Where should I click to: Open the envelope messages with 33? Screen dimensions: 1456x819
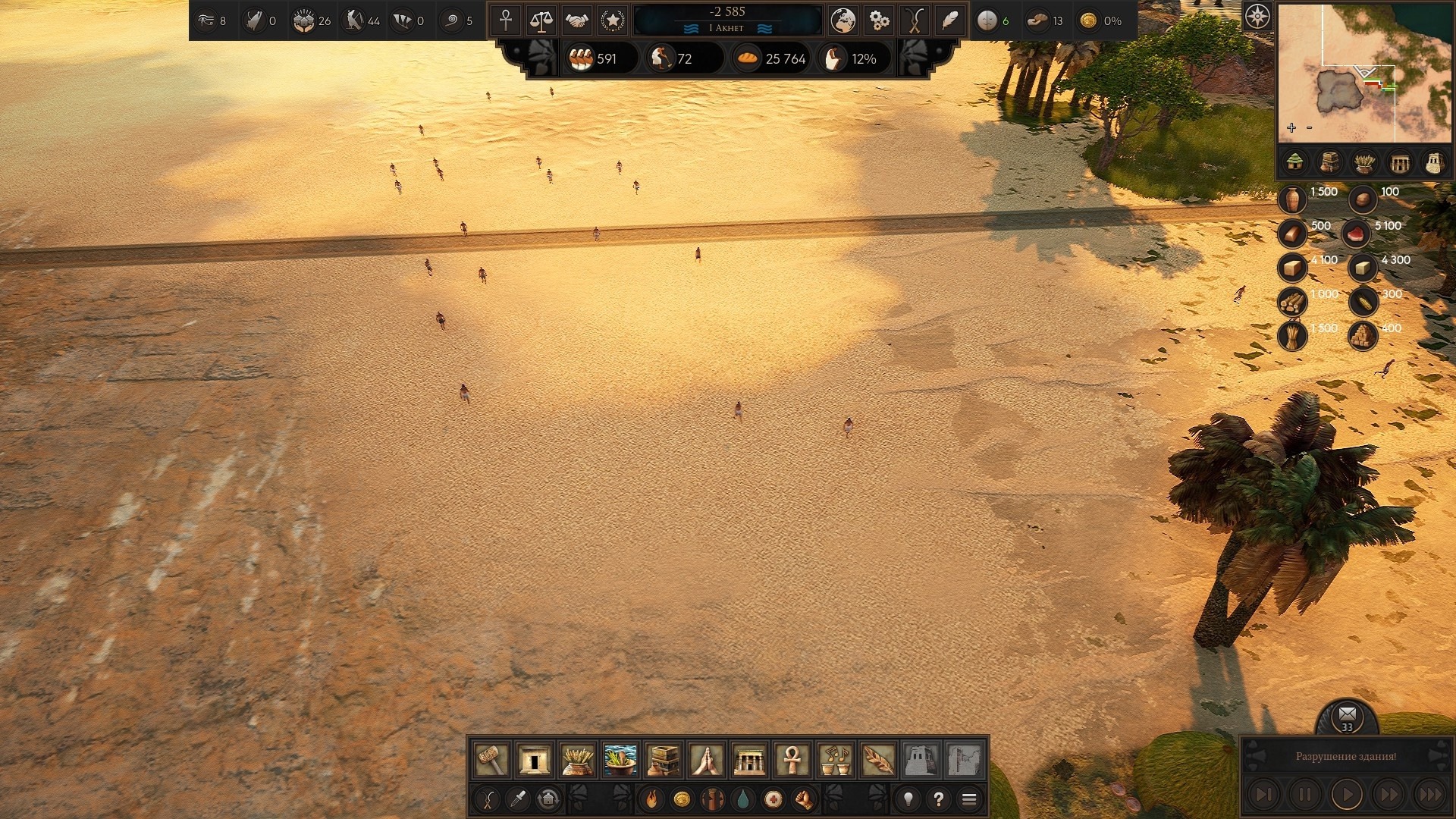point(1347,715)
